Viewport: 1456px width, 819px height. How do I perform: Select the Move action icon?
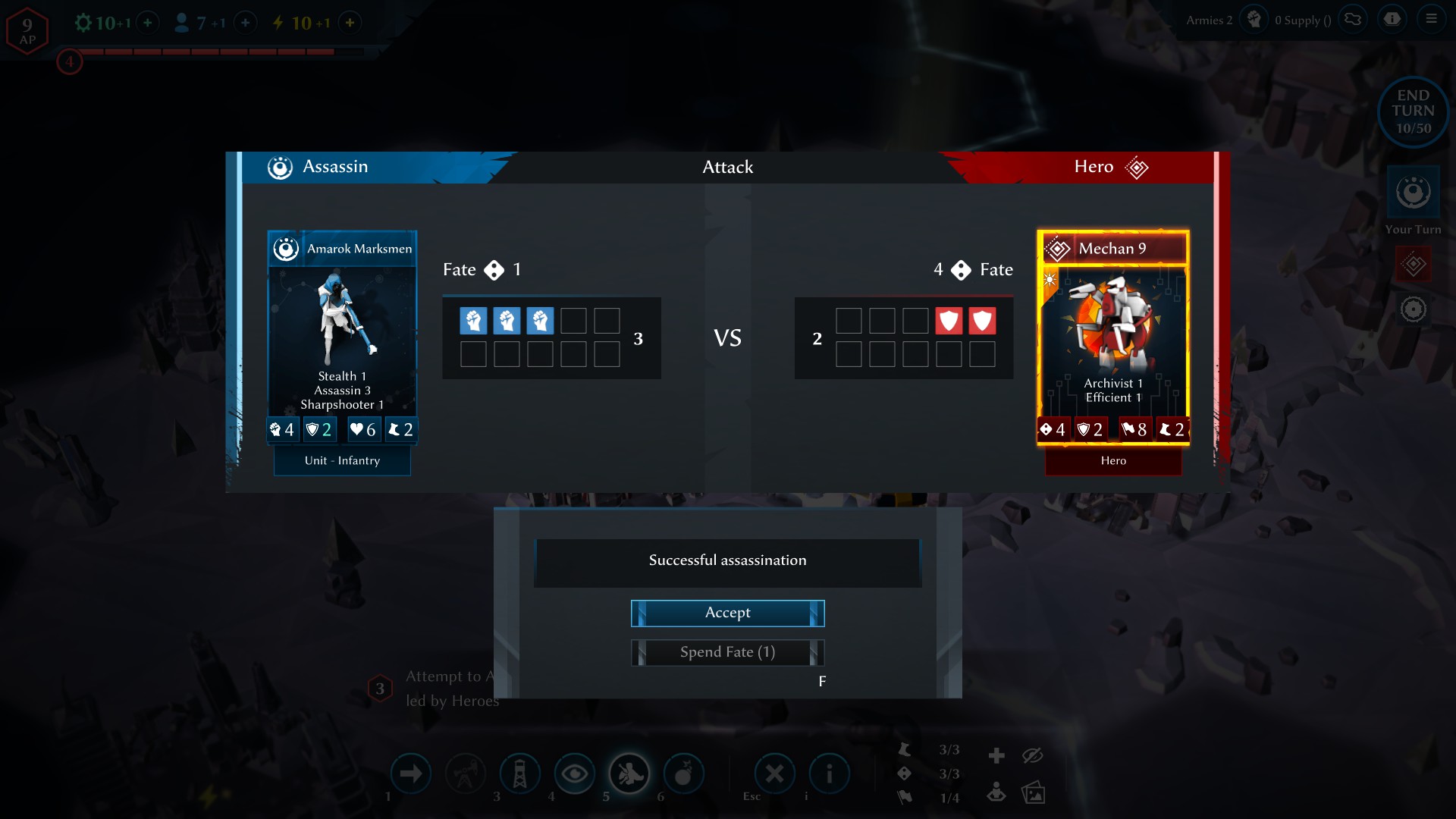point(412,773)
